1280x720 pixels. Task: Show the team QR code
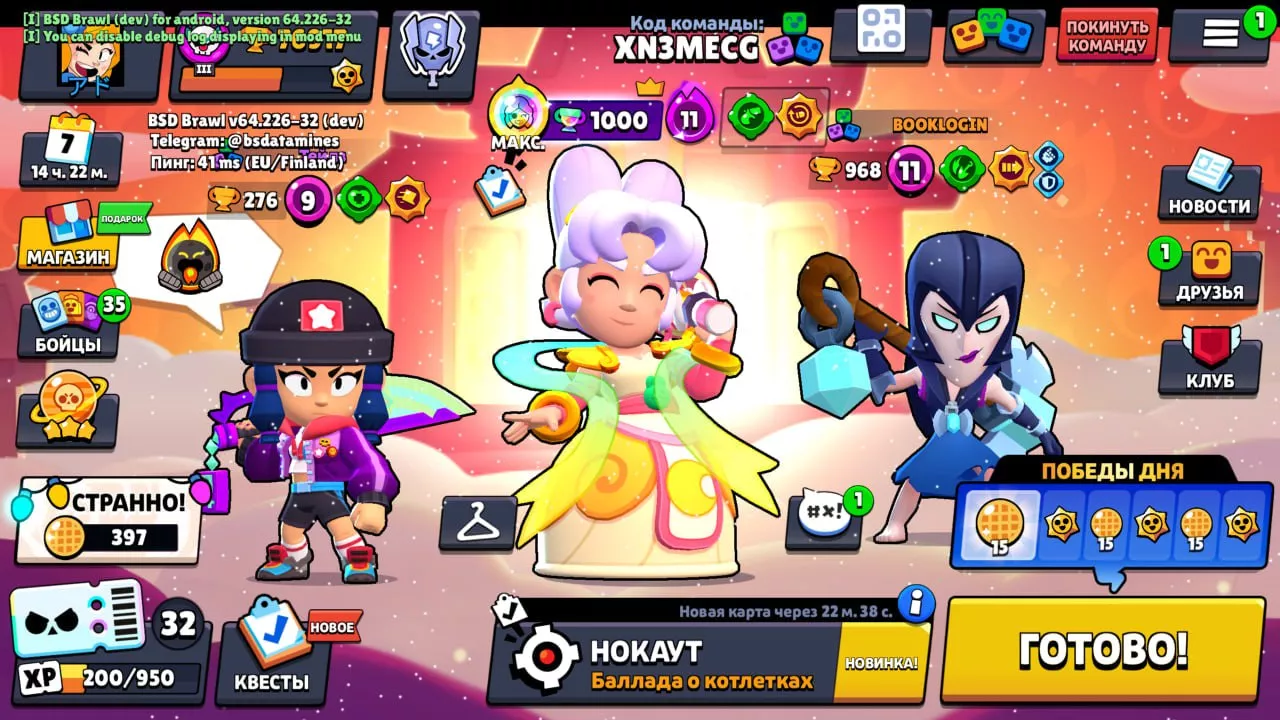click(880, 32)
